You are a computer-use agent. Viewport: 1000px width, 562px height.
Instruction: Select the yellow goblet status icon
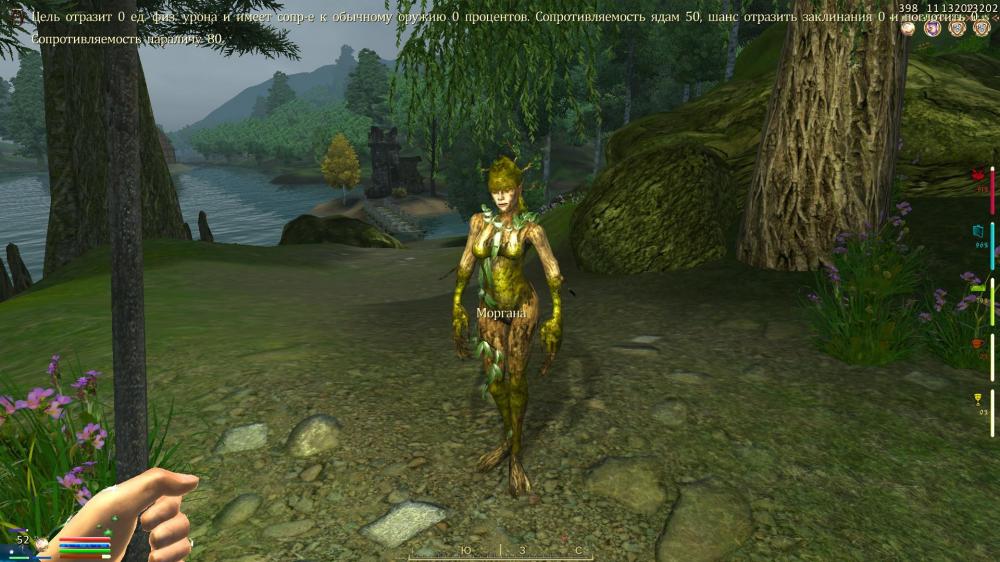(x=979, y=399)
